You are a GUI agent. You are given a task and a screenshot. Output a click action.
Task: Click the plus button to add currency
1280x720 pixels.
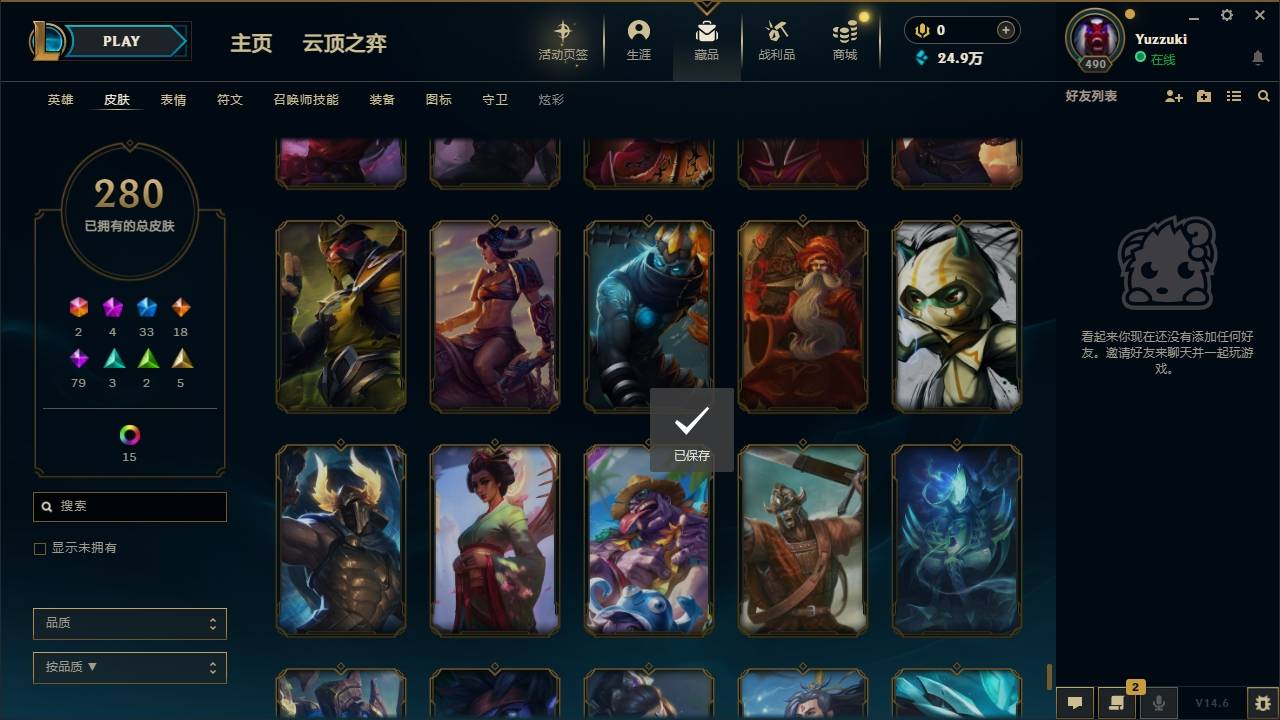[1005, 30]
